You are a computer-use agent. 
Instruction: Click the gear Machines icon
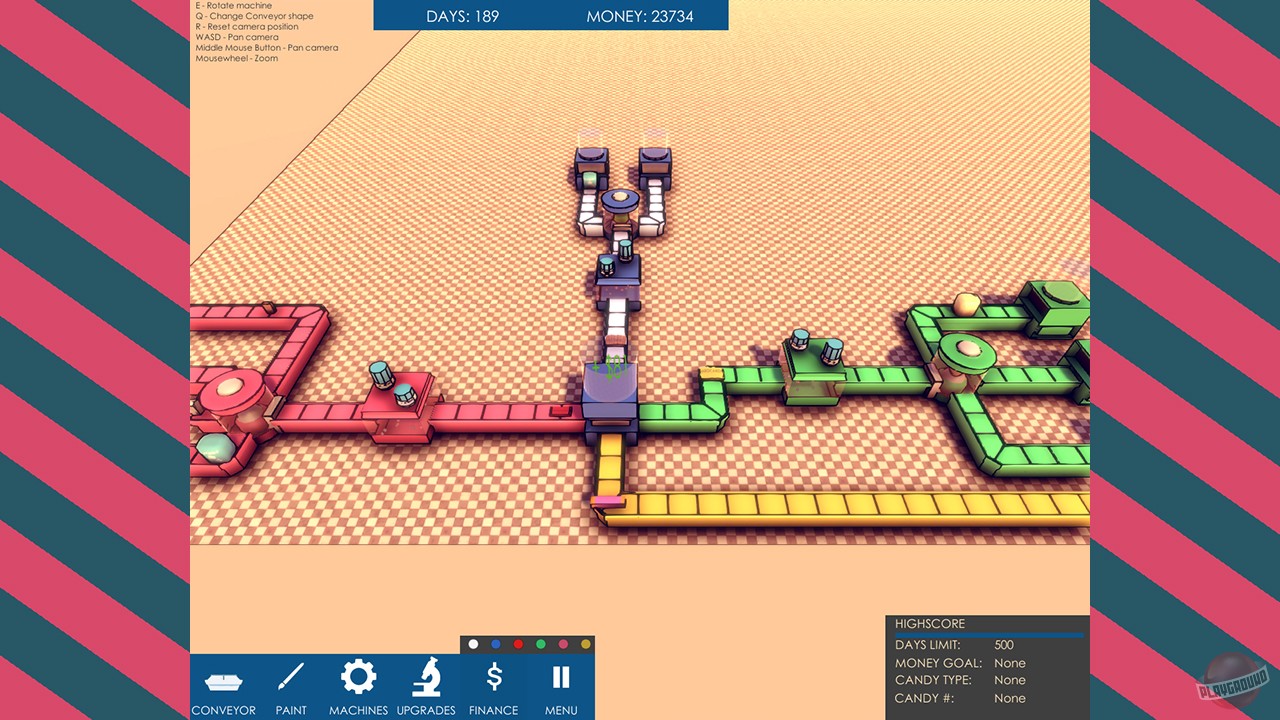pyautogui.click(x=358, y=677)
